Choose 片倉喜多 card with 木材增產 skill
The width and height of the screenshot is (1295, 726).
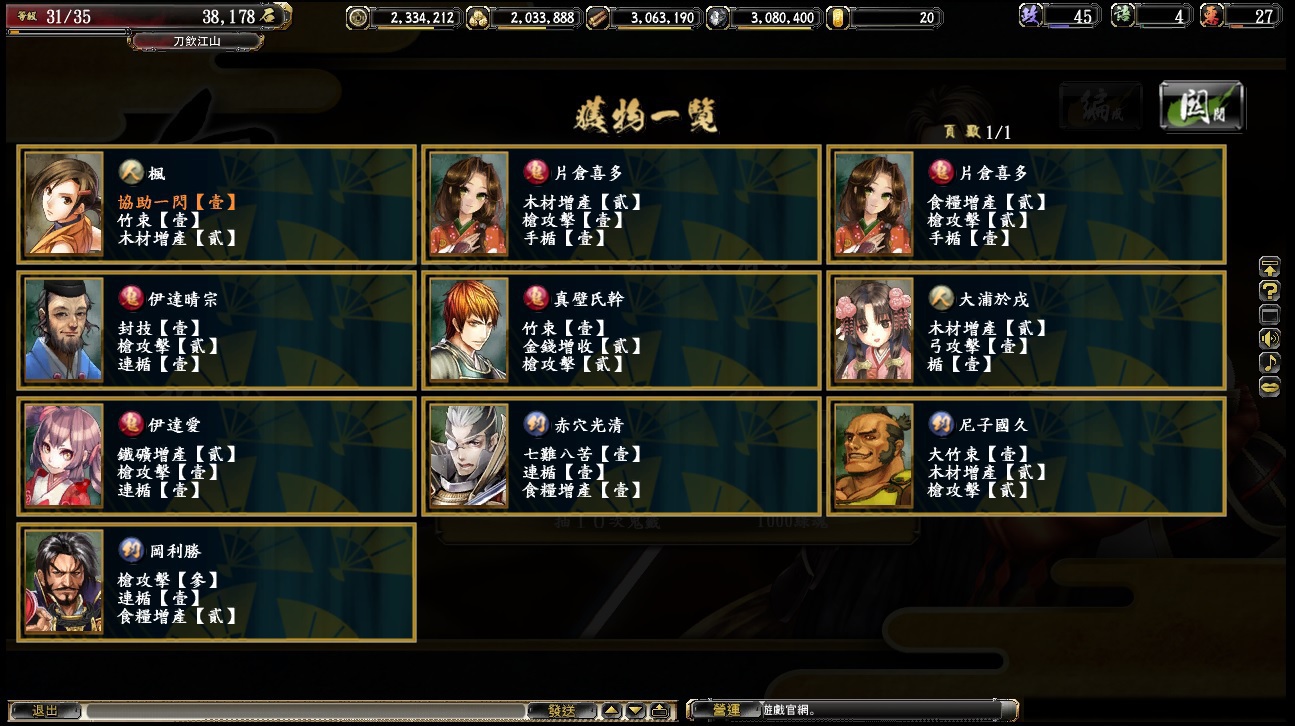click(x=621, y=204)
